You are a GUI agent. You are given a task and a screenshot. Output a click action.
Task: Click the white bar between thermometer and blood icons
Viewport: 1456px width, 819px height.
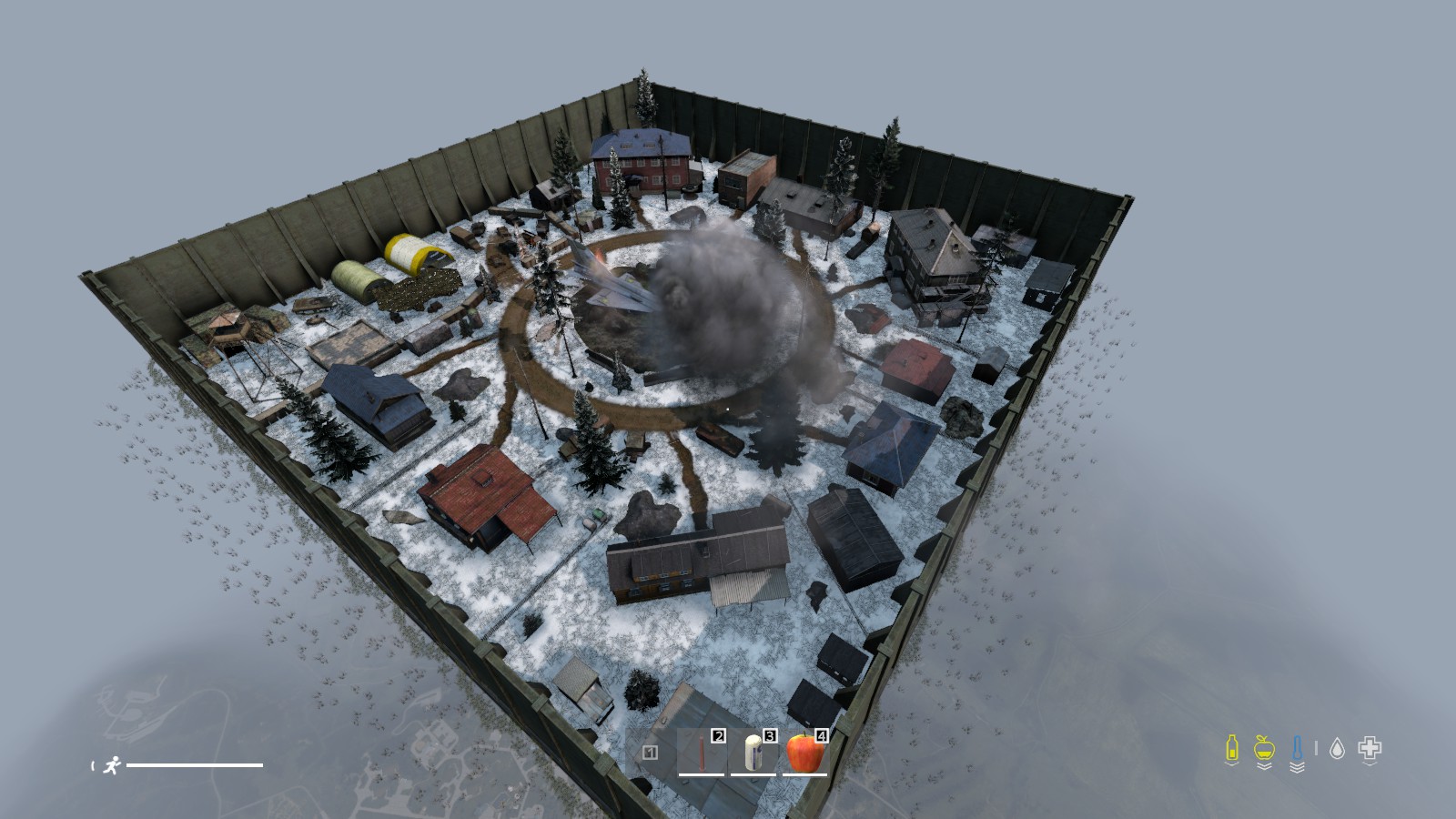coord(1316,748)
